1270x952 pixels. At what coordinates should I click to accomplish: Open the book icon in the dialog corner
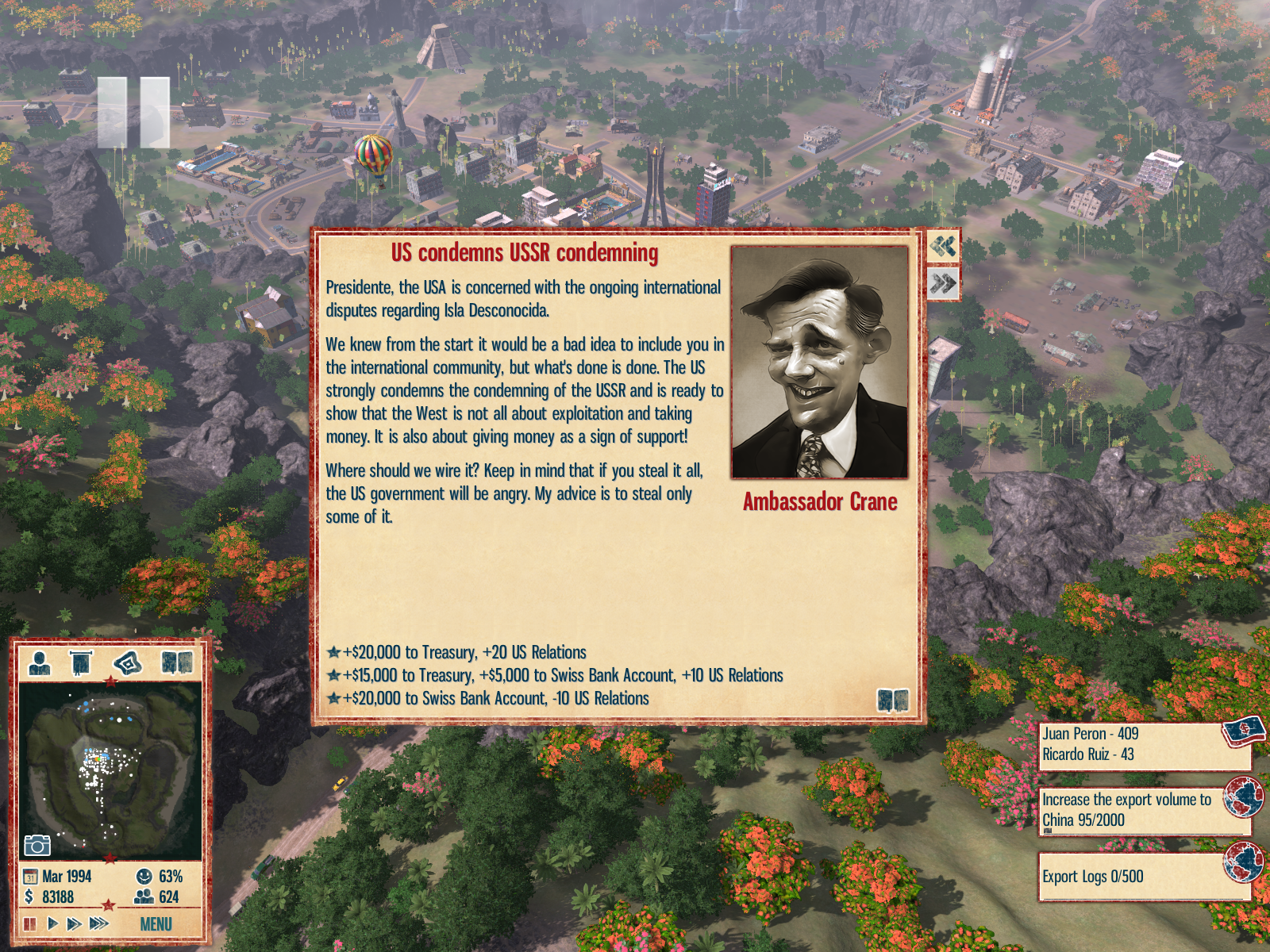892,700
